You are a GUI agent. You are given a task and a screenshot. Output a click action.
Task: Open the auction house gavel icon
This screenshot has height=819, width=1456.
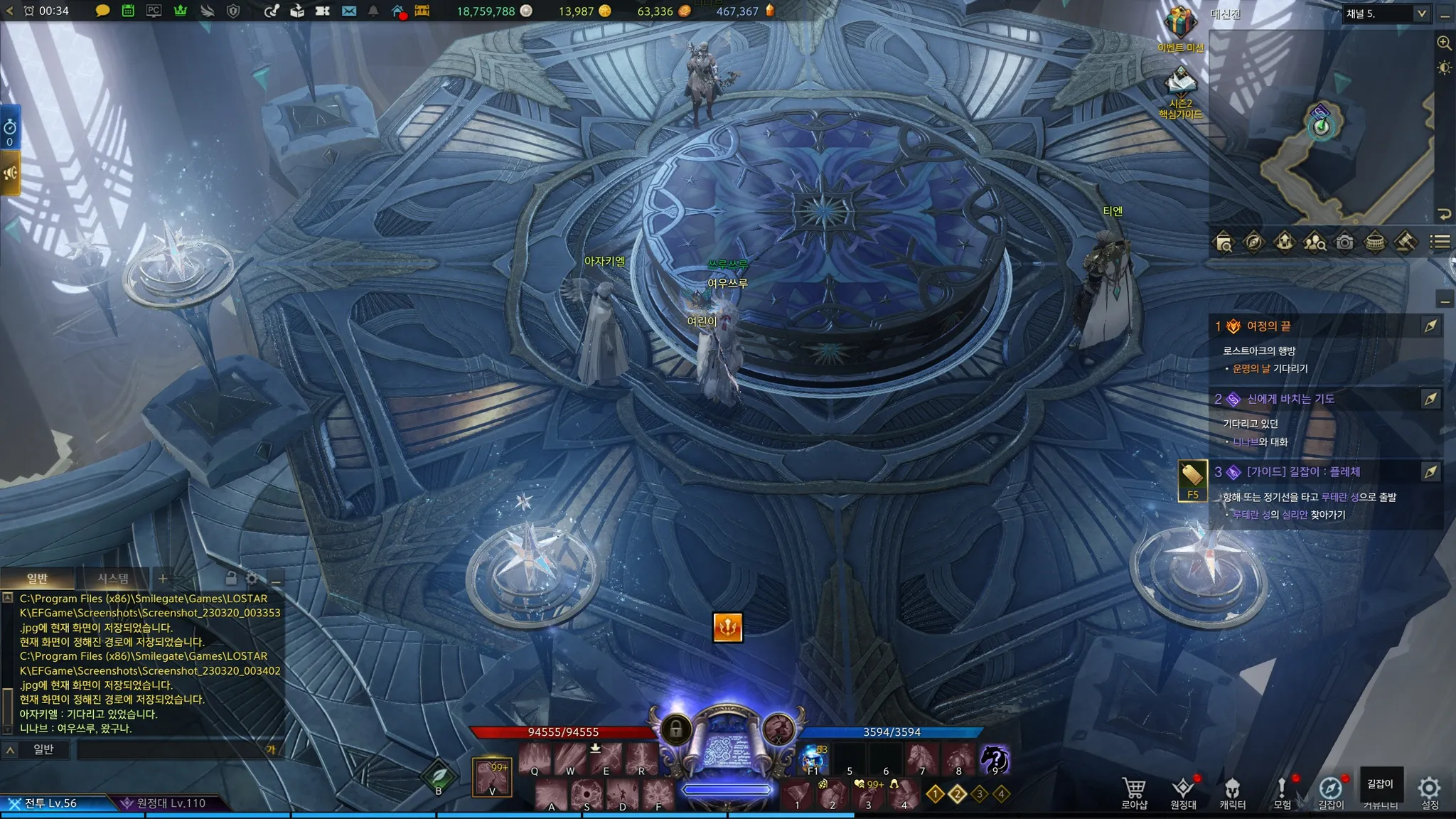(x=1405, y=242)
